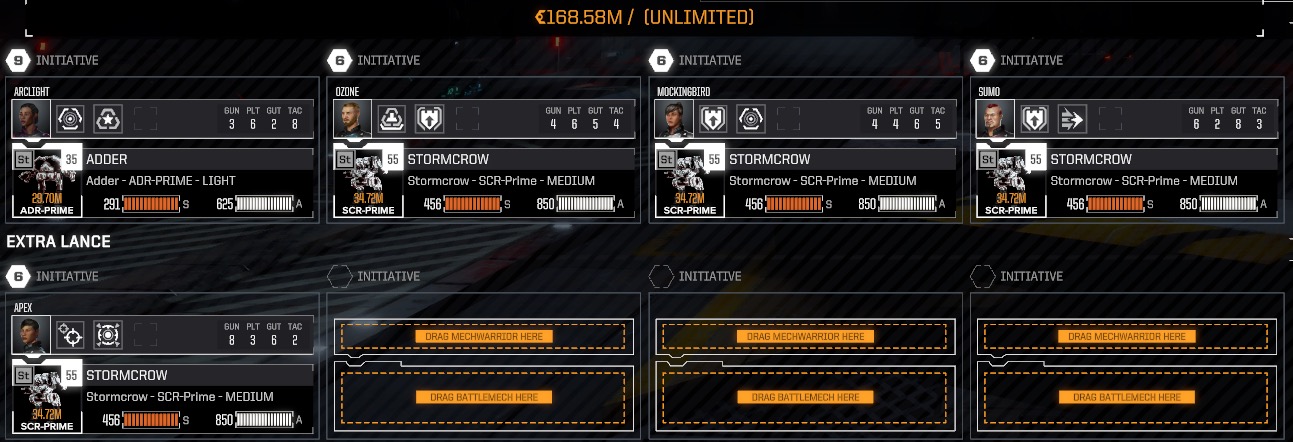Inspect Sumo's arrow ability icon
The height and width of the screenshot is (442, 1293).
[x=1072, y=119]
